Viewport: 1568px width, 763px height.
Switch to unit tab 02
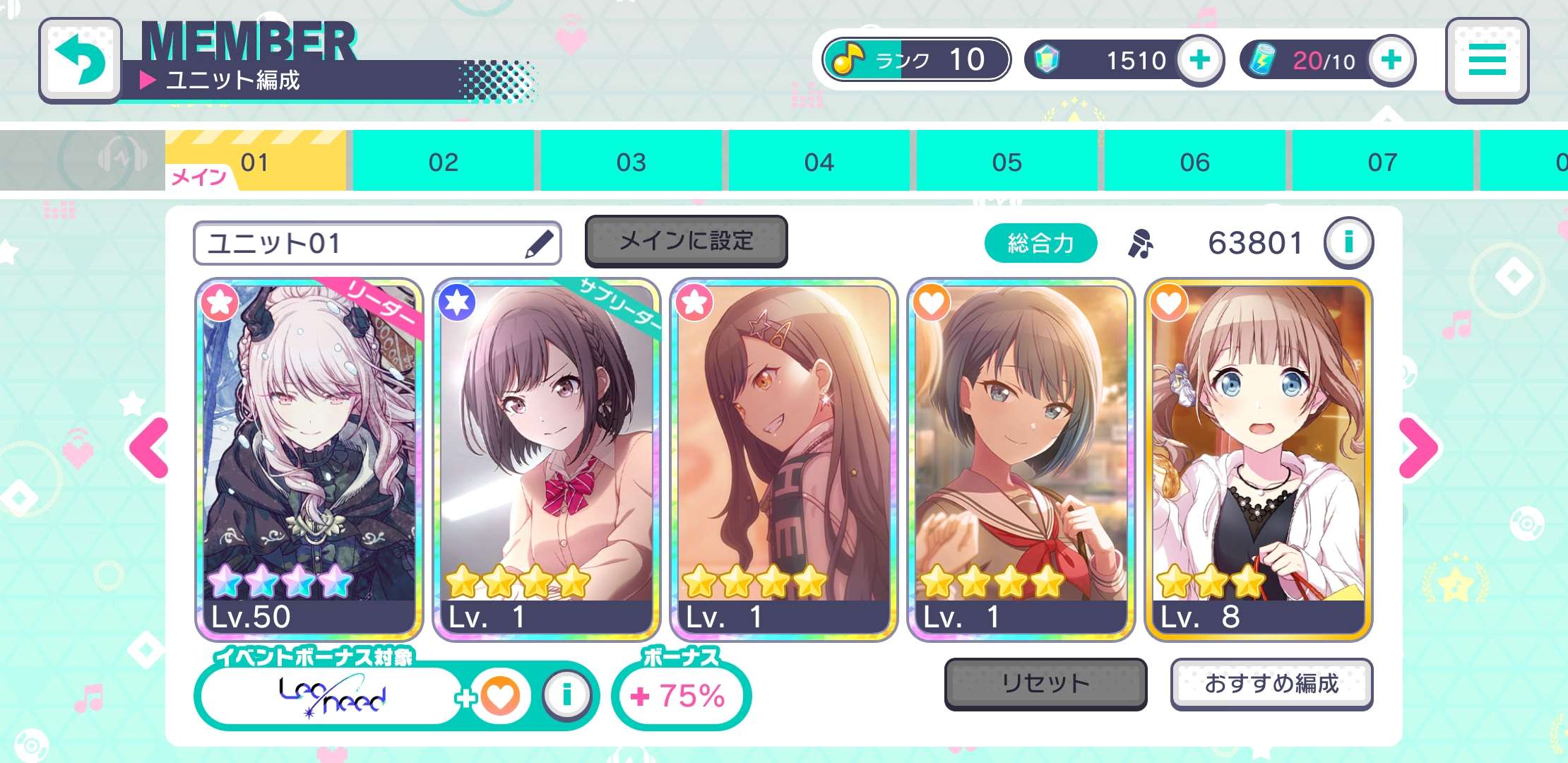click(x=444, y=162)
